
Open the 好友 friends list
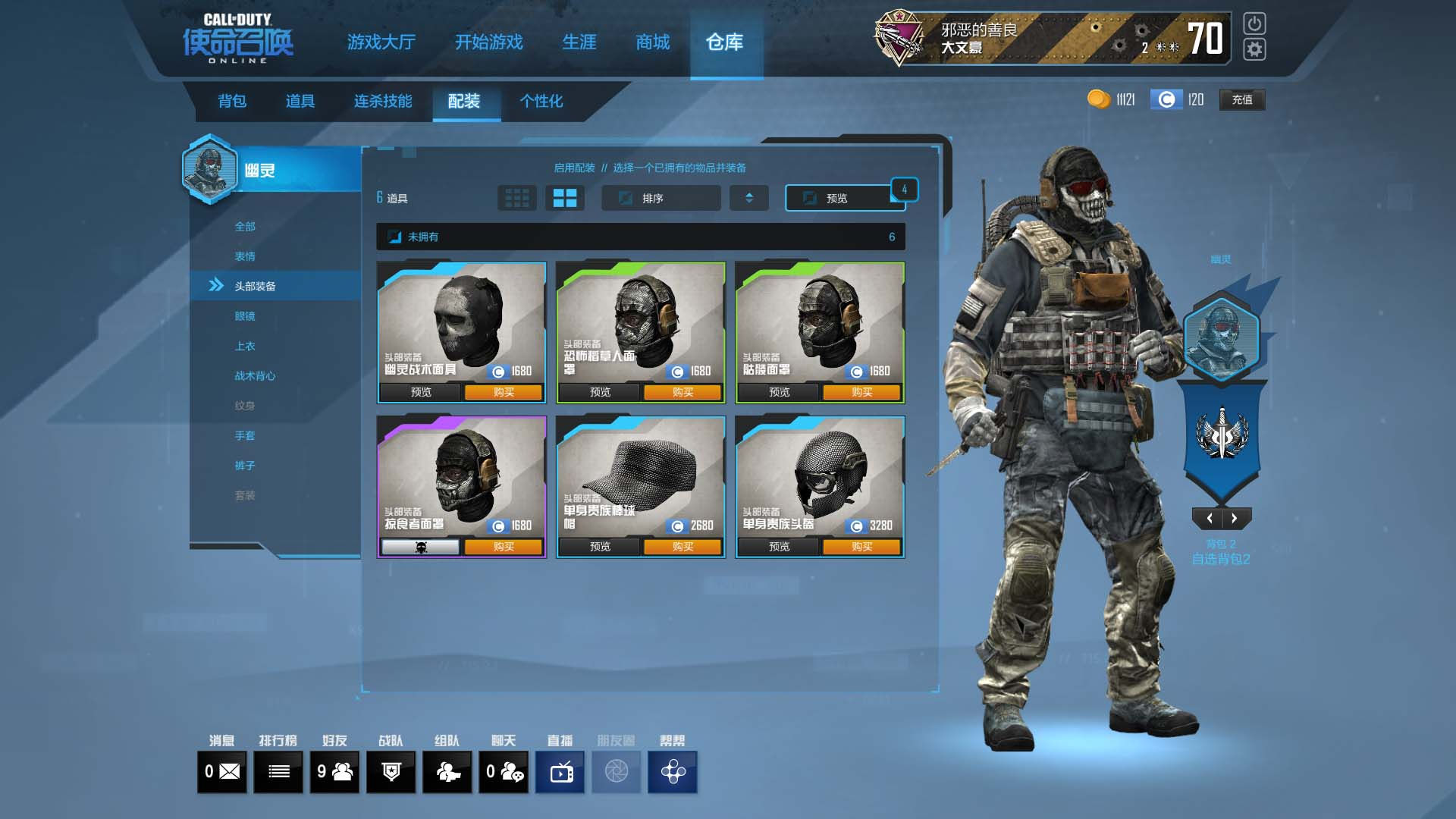click(334, 772)
